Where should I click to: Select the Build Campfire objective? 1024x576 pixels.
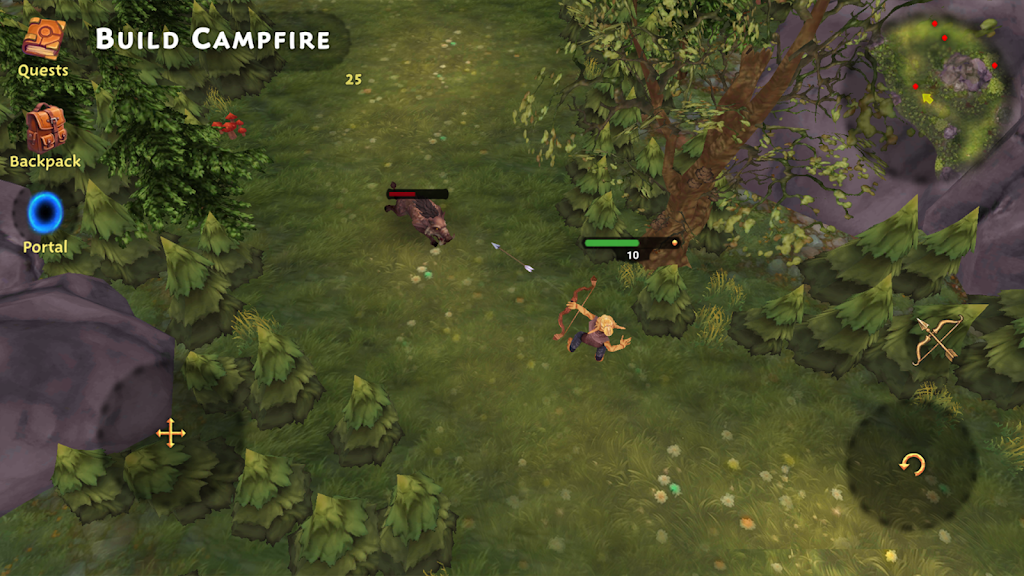pos(212,40)
